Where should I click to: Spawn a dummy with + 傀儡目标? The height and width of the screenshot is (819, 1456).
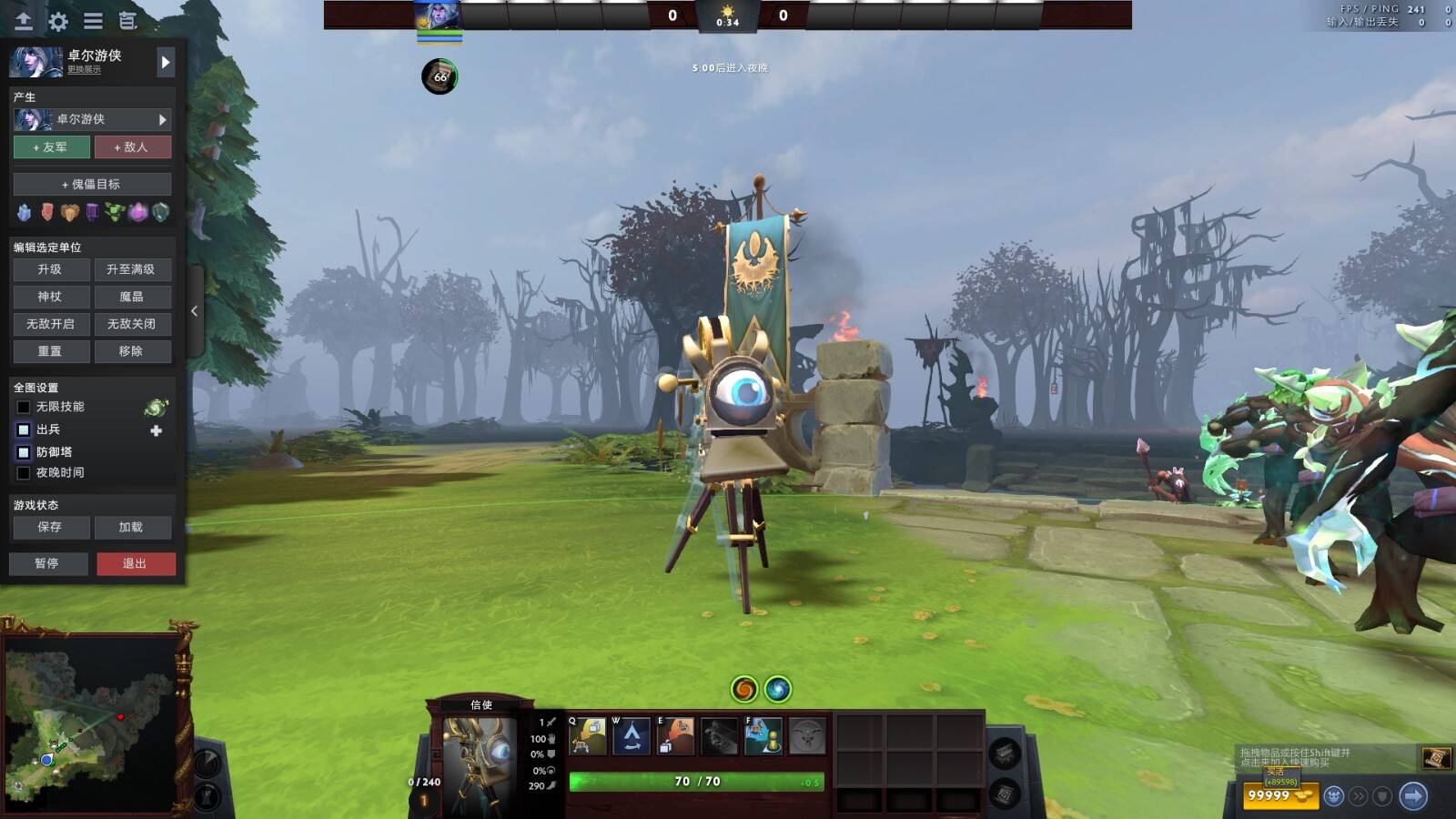(92, 184)
